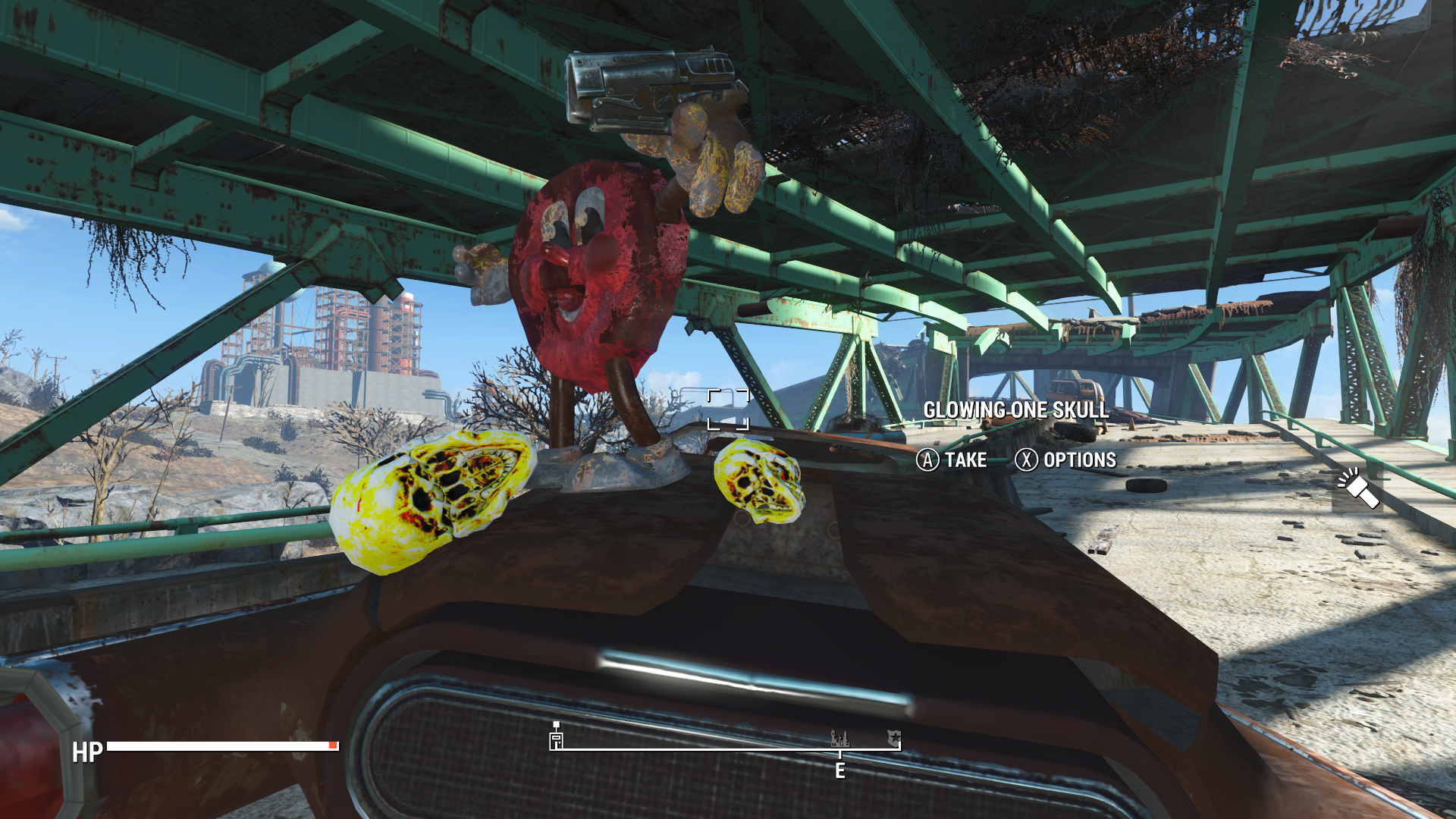Click the star badge compass marker
This screenshot has height=819, width=1456.
(894, 736)
